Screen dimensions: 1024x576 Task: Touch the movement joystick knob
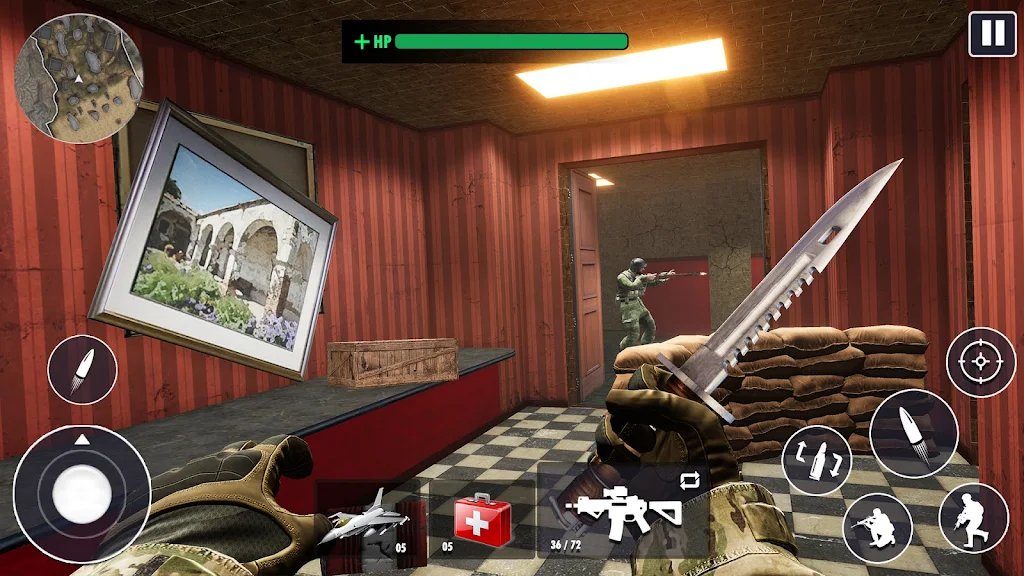tap(82, 494)
